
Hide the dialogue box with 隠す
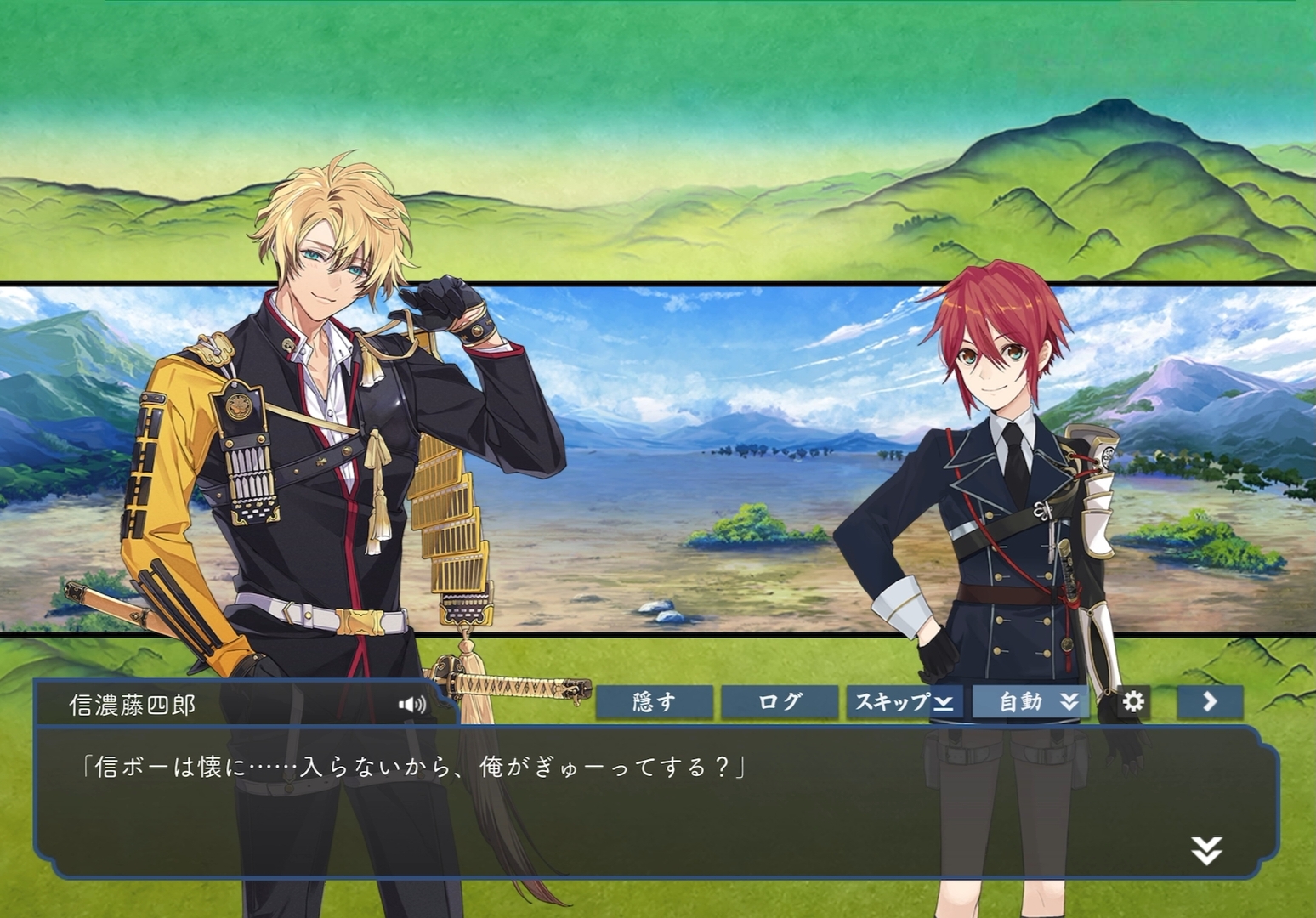pos(654,702)
